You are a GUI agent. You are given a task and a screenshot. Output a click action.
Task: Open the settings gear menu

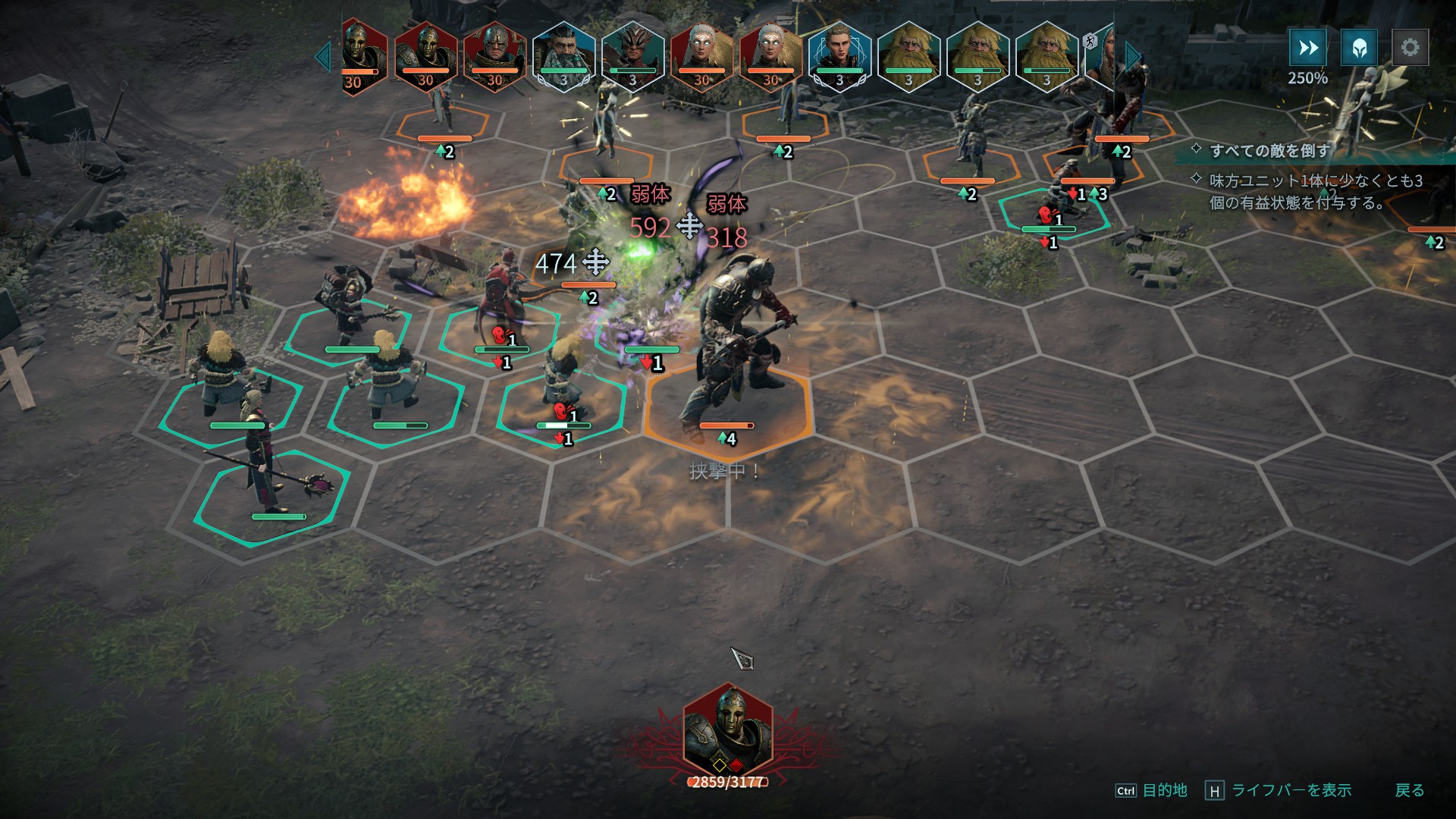1410,48
